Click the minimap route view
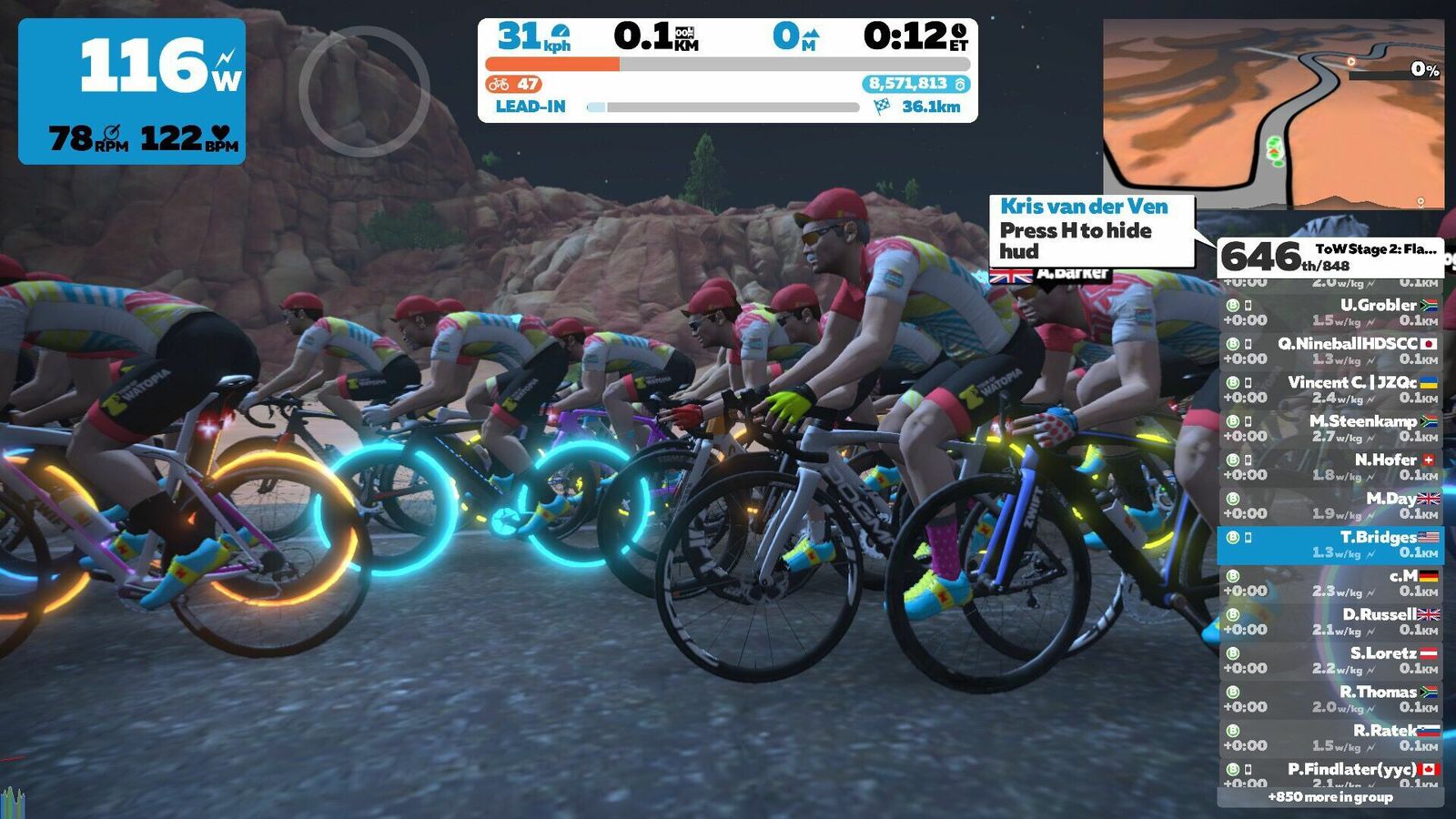This screenshot has width=1456, height=819. [1273, 114]
